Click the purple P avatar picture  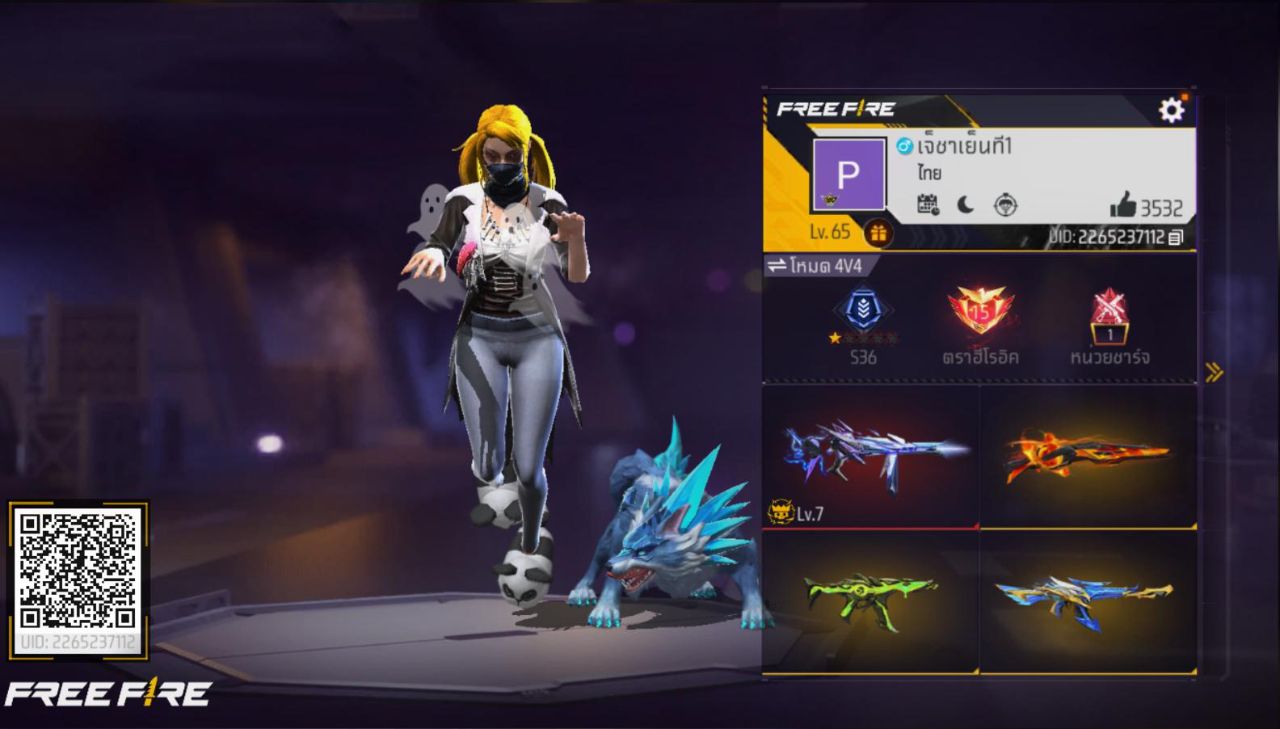tap(848, 176)
